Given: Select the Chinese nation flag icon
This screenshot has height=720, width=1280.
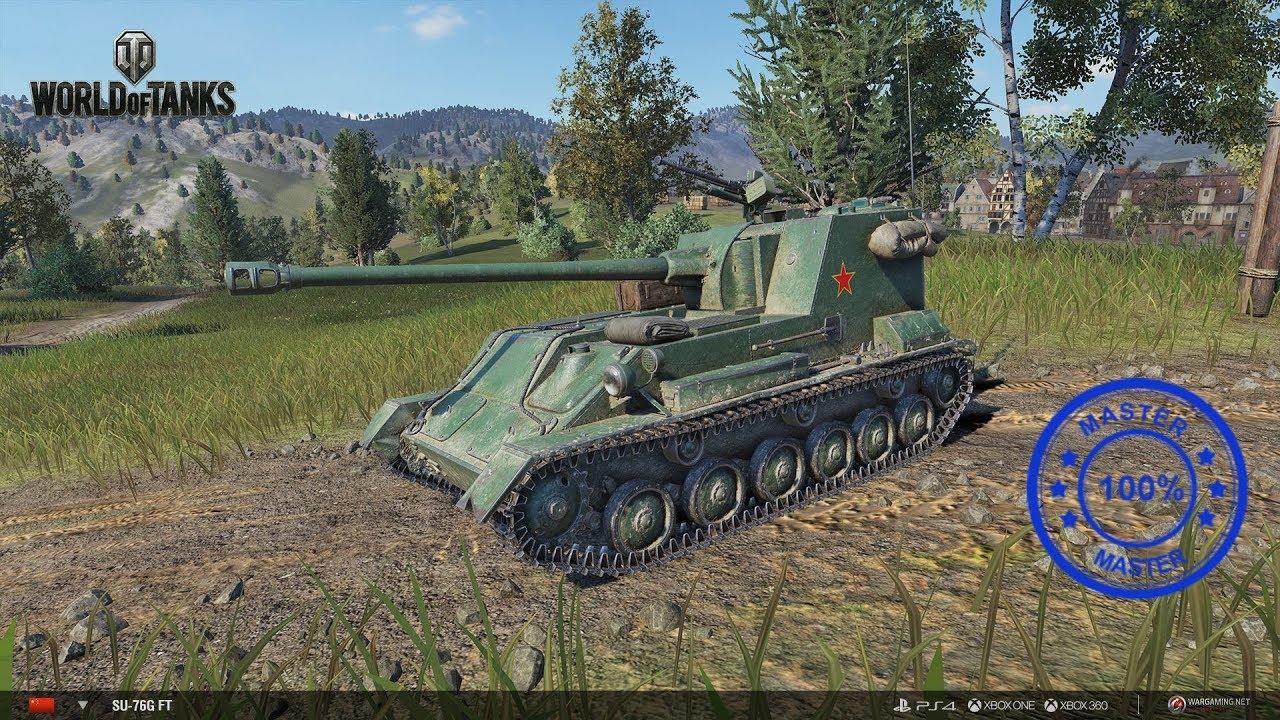Looking at the screenshot, I should click(x=41, y=705).
